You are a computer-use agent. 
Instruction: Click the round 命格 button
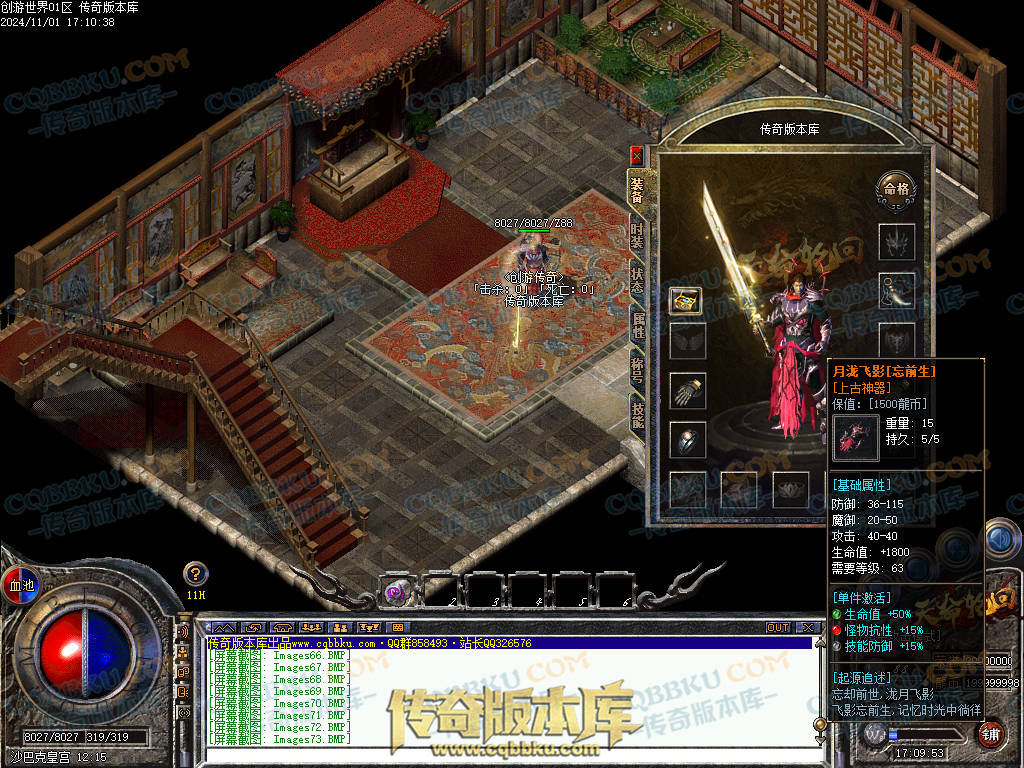[894, 187]
